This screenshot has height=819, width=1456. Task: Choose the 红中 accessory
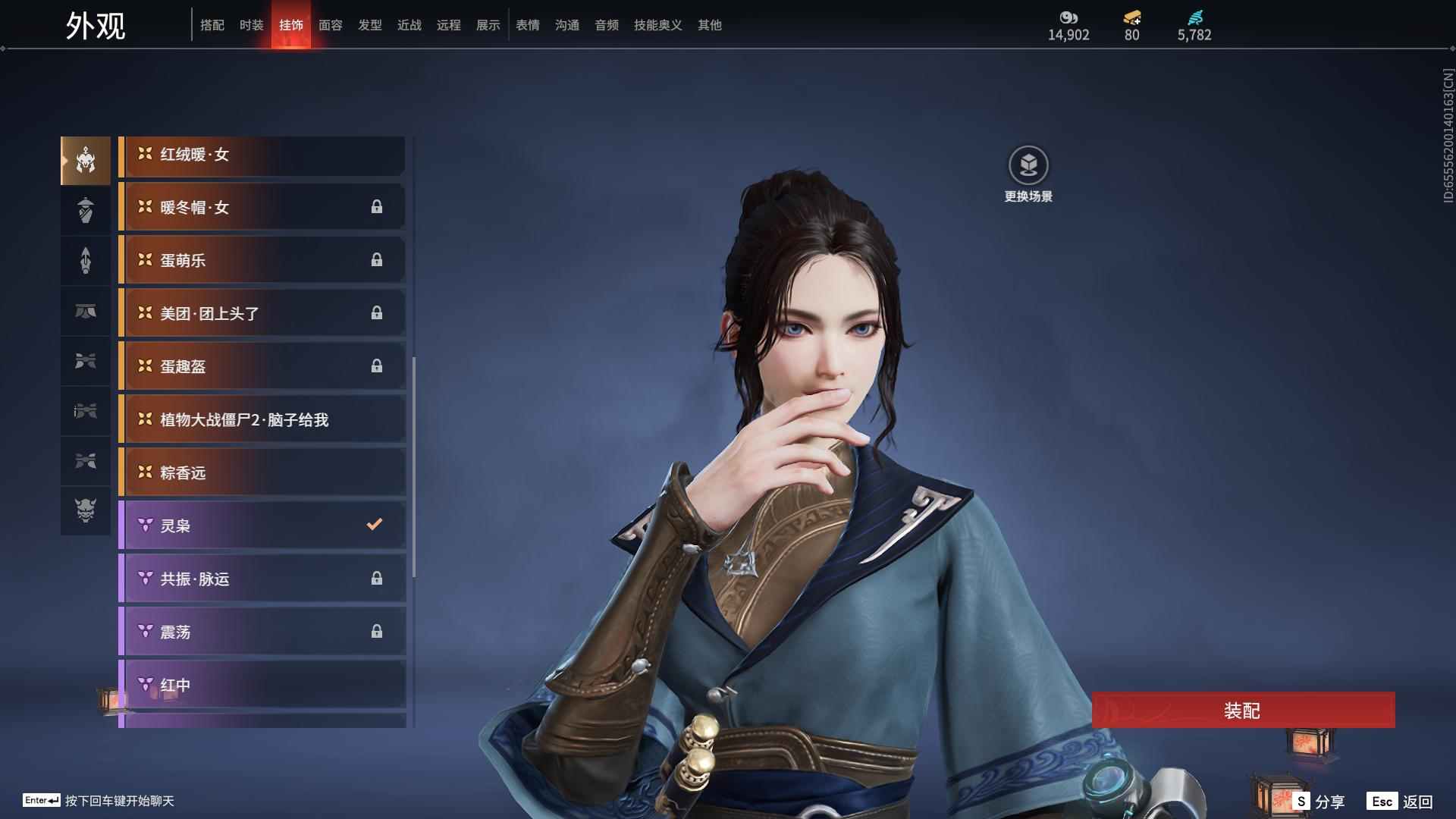click(x=262, y=685)
